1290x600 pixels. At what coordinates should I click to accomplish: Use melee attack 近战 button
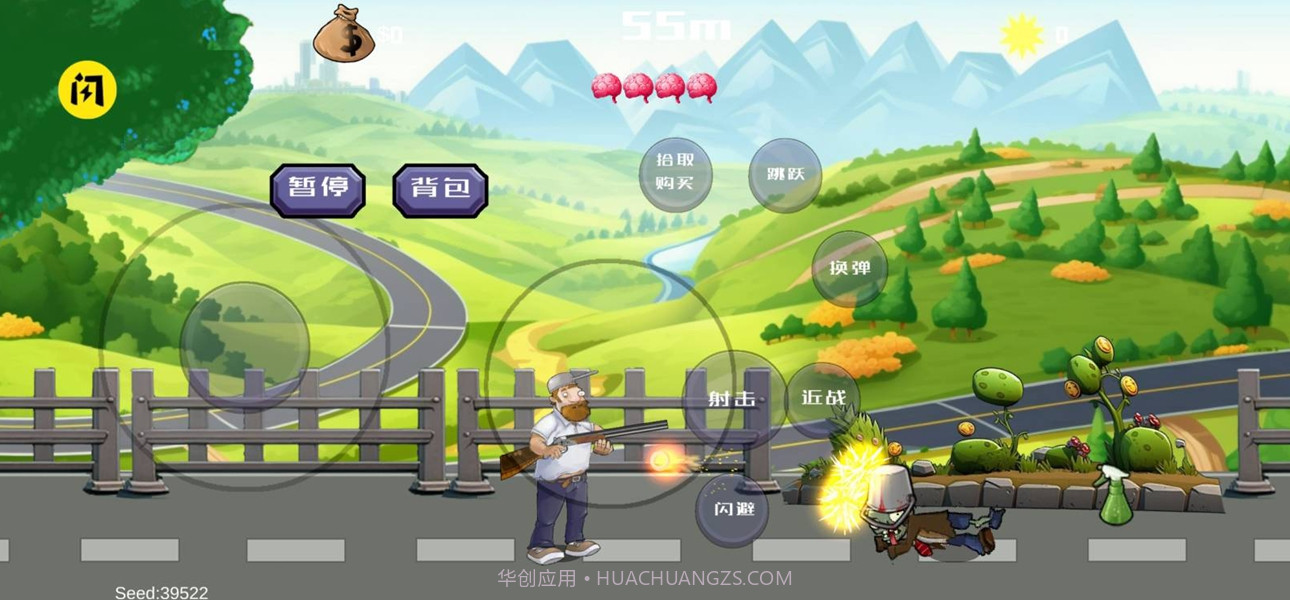[x=823, y=398]
